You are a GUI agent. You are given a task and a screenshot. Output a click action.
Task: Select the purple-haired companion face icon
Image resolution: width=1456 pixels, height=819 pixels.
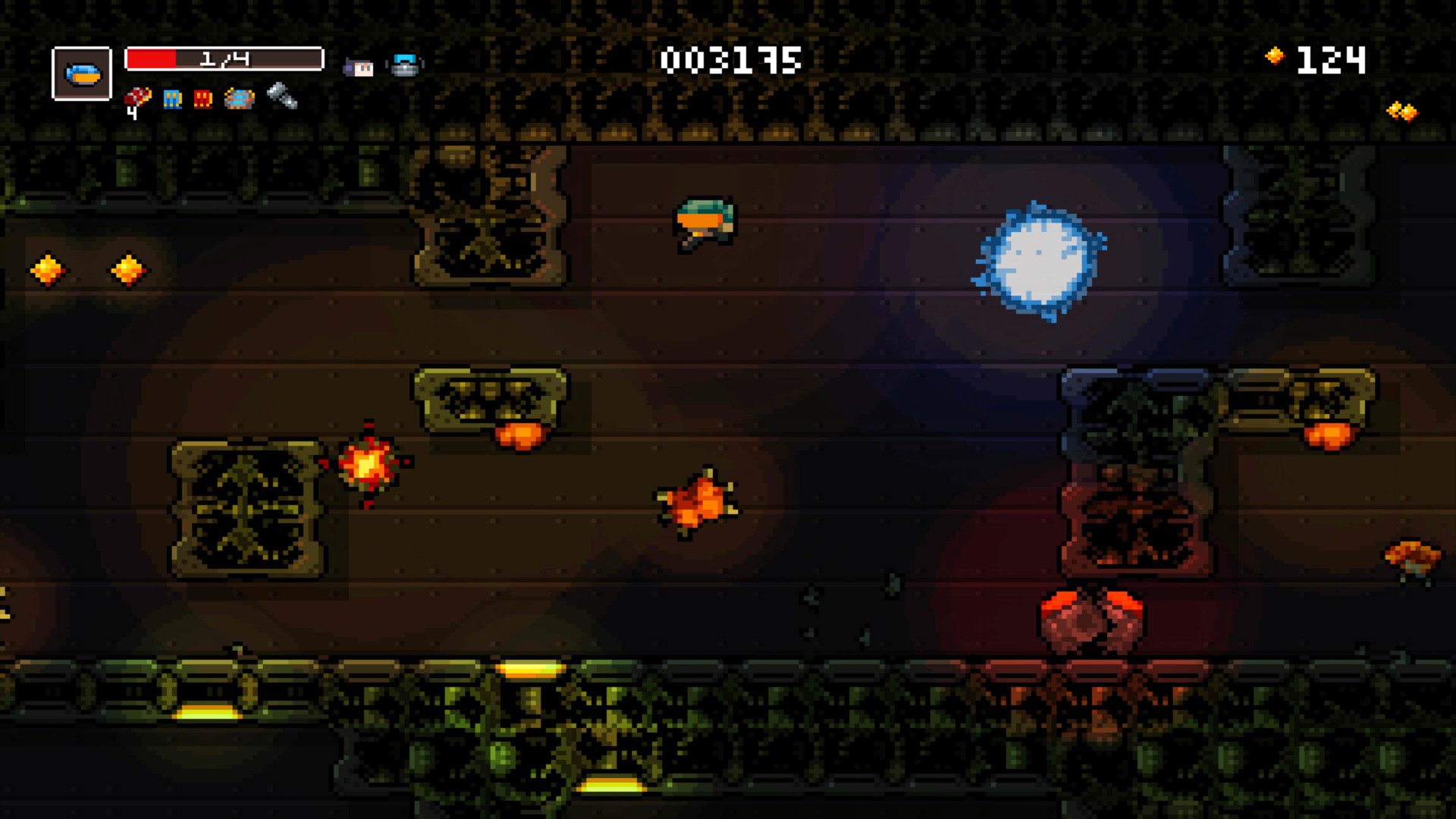pos(359,67)
